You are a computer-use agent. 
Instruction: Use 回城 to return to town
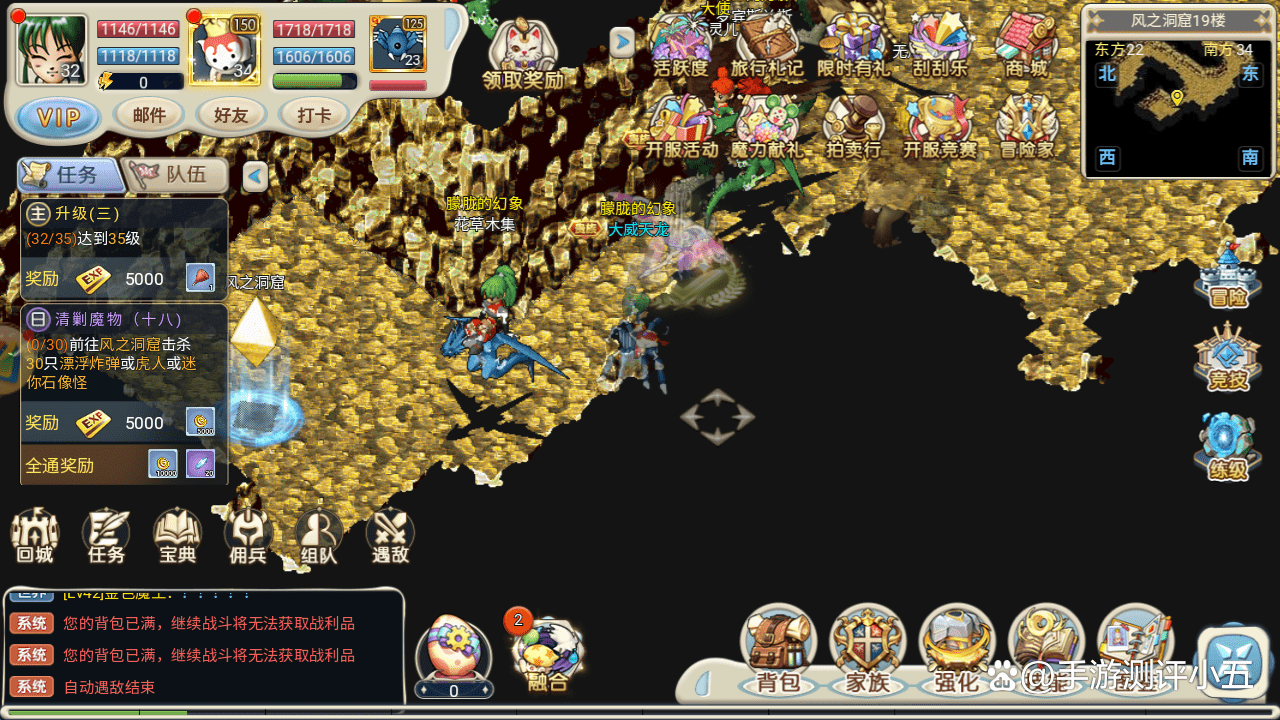point(35,536)
